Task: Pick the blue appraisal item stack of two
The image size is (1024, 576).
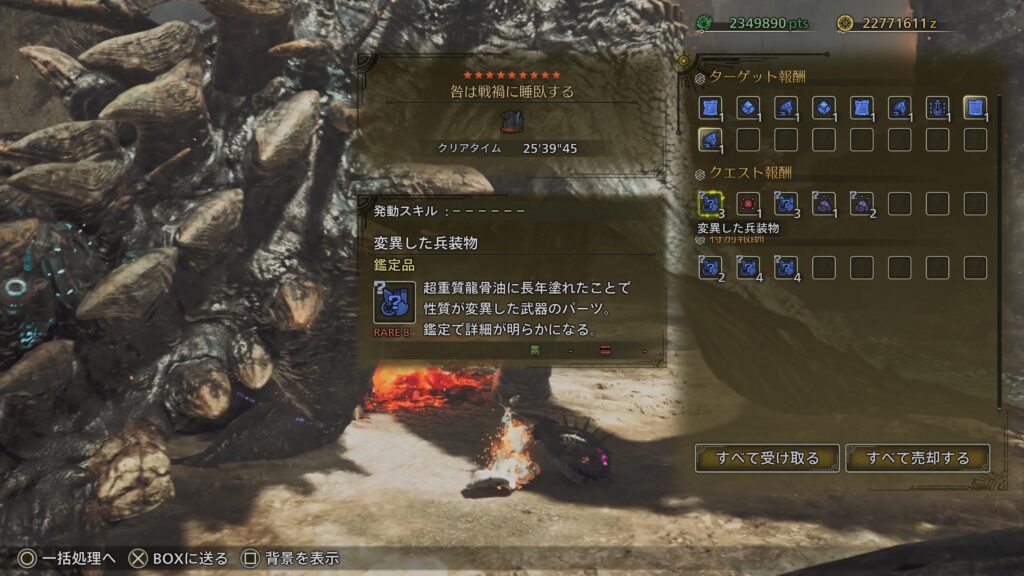Action: pos(711,267)
